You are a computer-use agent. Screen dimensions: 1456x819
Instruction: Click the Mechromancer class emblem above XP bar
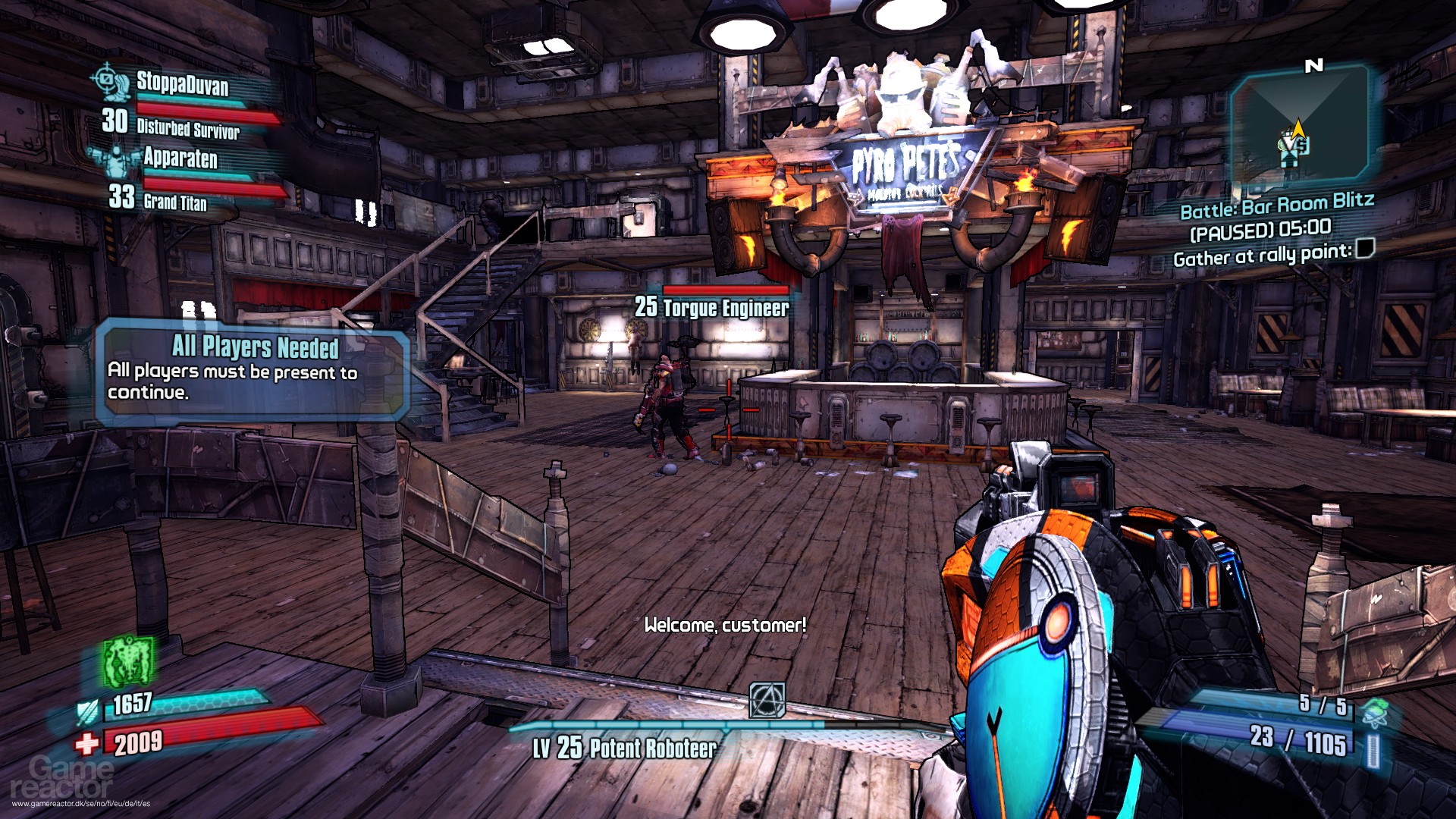click(x=767, y=699)
